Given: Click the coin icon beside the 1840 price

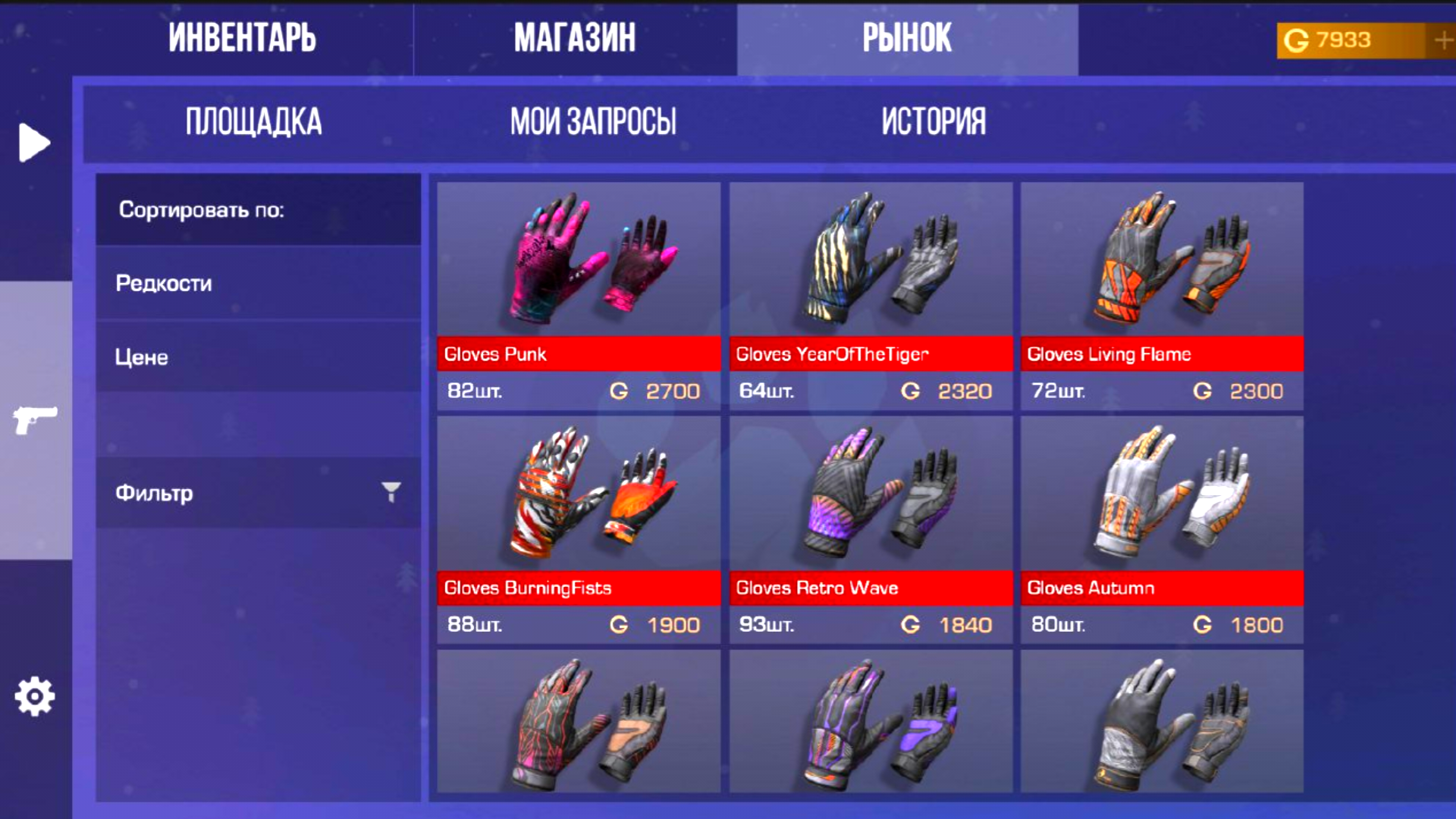Looking at the screenshot, I should point(912,625).
